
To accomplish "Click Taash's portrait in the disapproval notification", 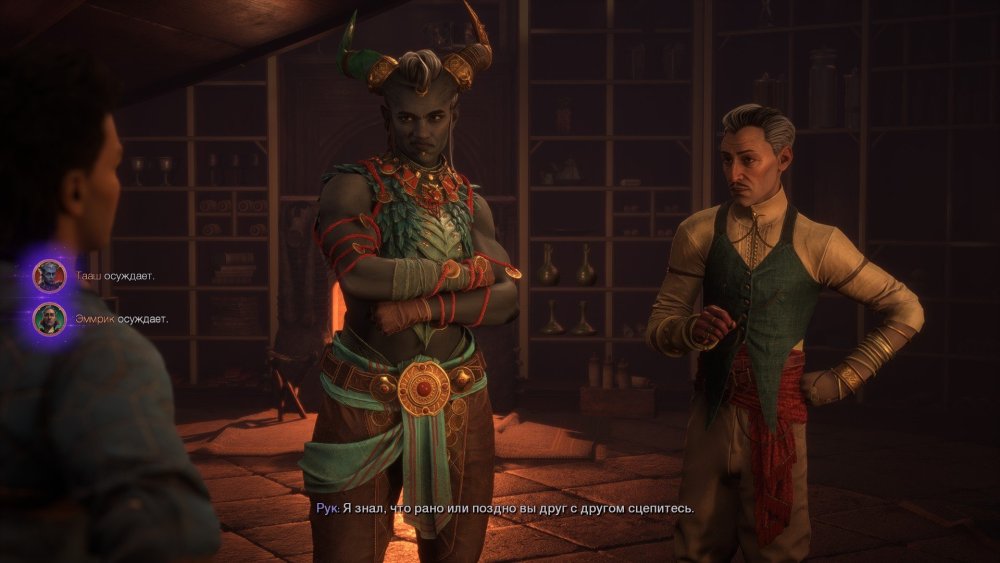I will coord(49,275).
